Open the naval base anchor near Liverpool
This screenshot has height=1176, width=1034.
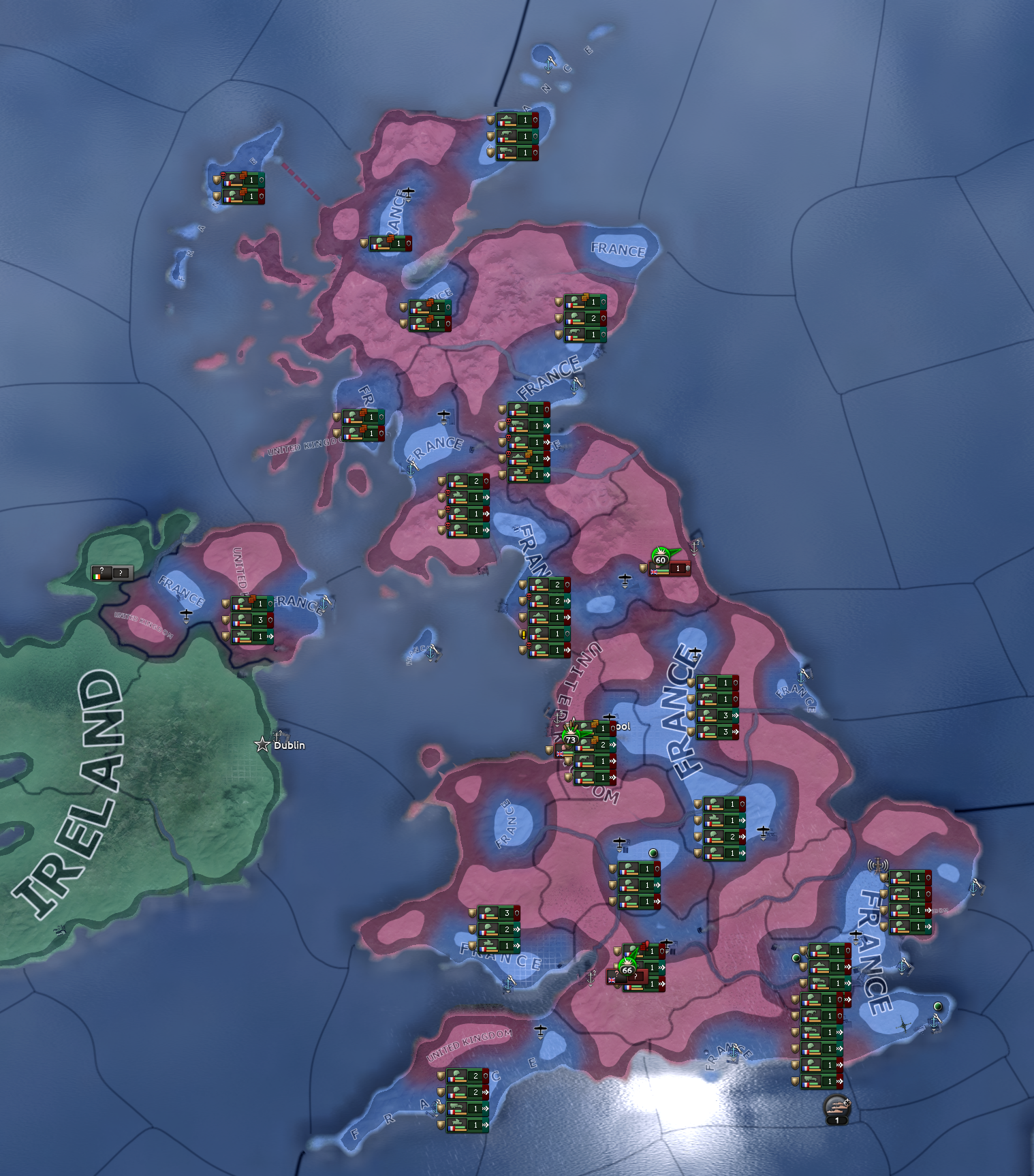point(557,717)
